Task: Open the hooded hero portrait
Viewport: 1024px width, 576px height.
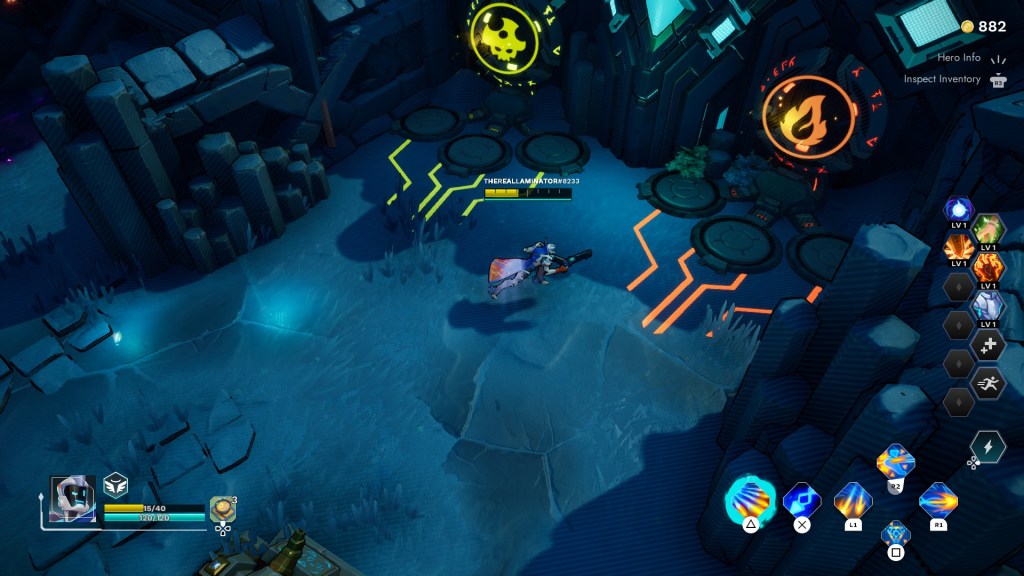Action: pos(73,499)
